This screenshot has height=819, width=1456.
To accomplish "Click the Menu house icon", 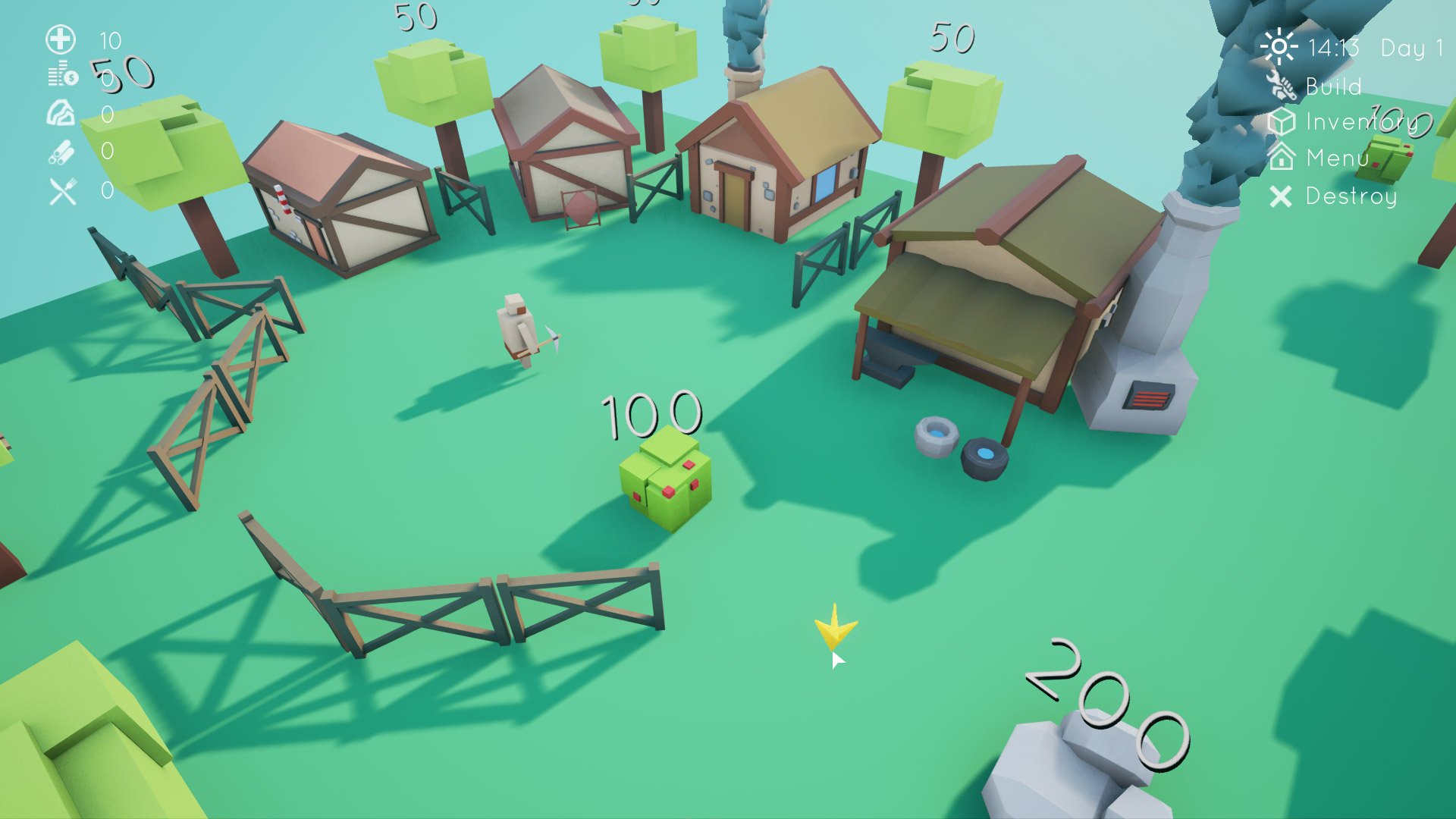I will 1281,158.
